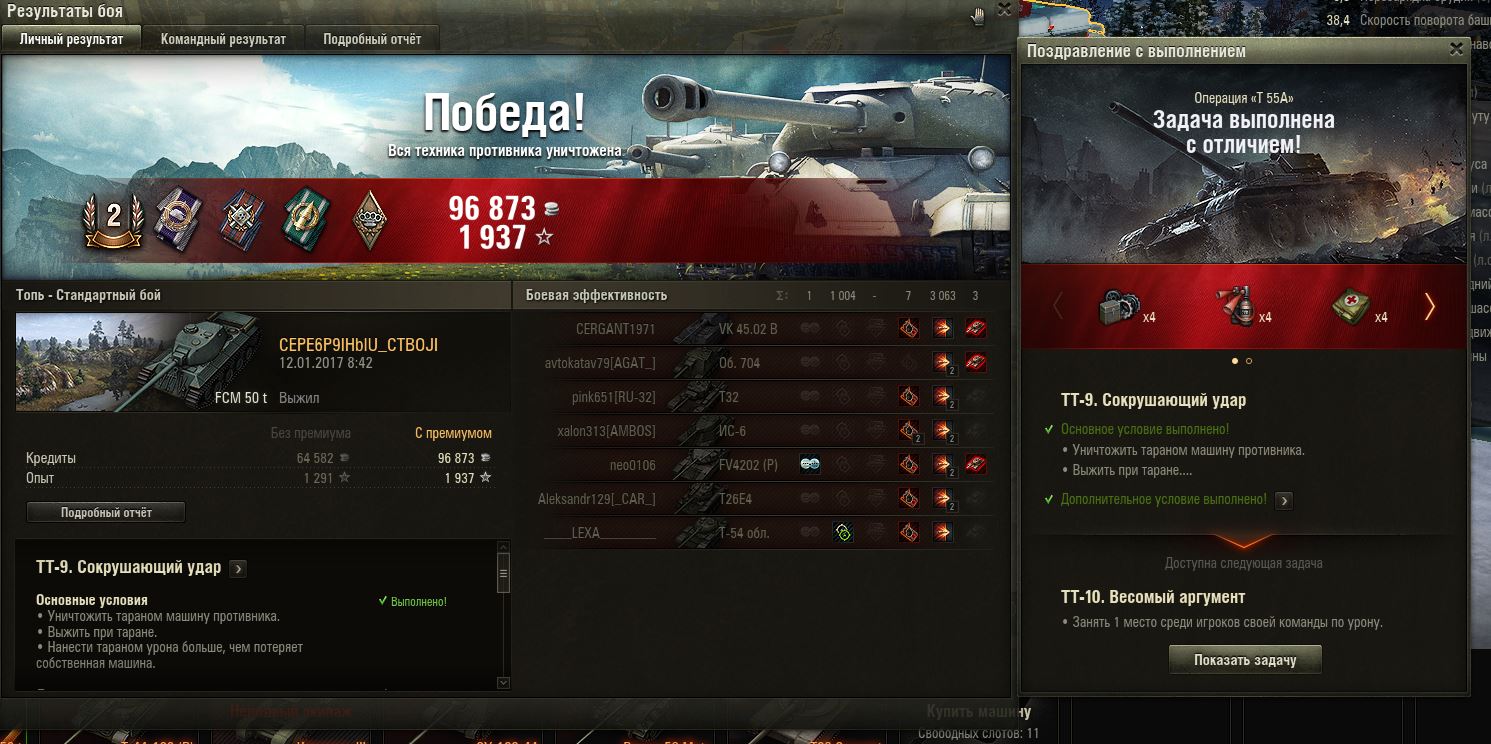
Task: Close the Поздравление с выполнением popup
Action: click(1456, 48)
